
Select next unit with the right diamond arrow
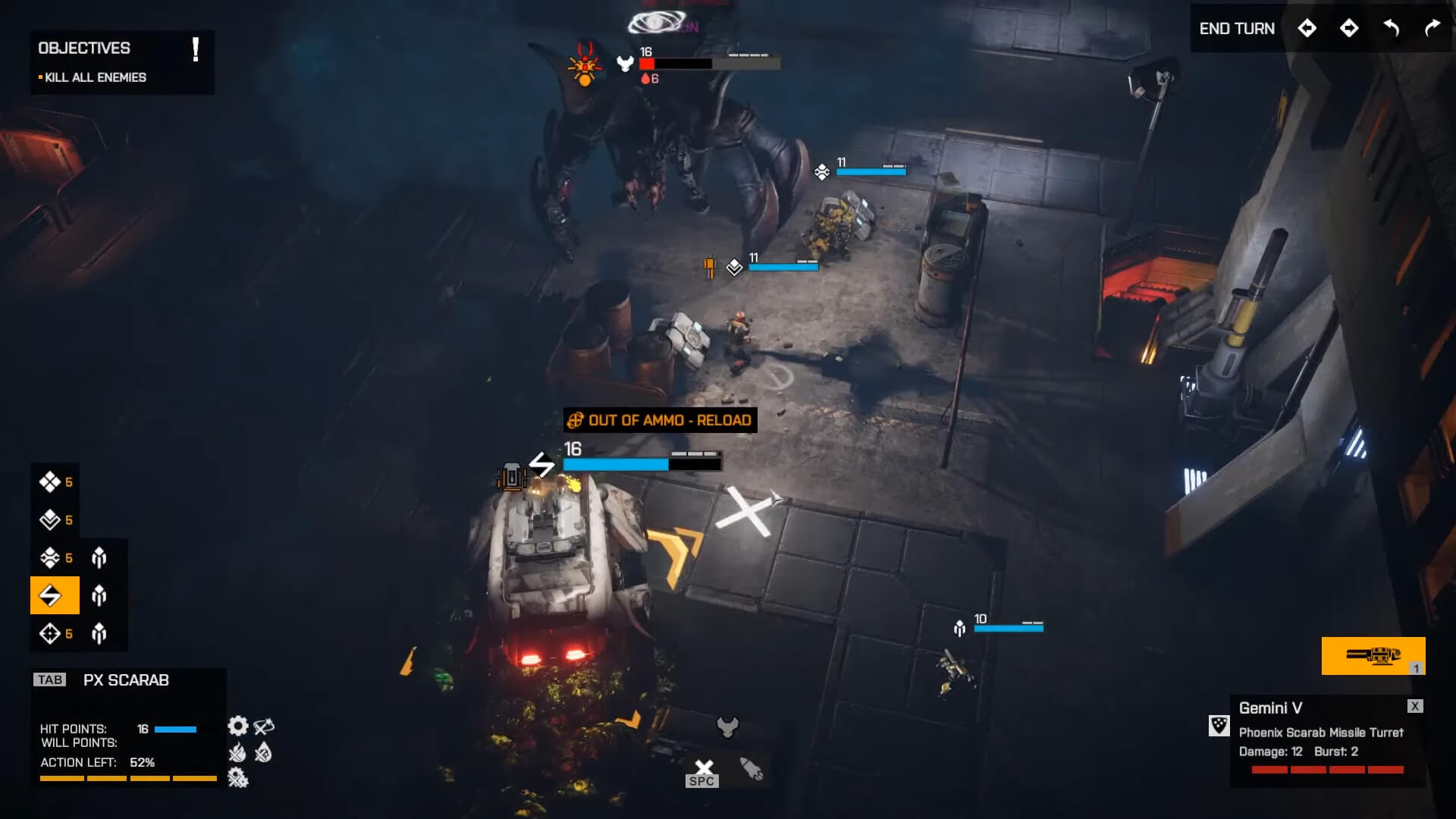(1349, 28)
